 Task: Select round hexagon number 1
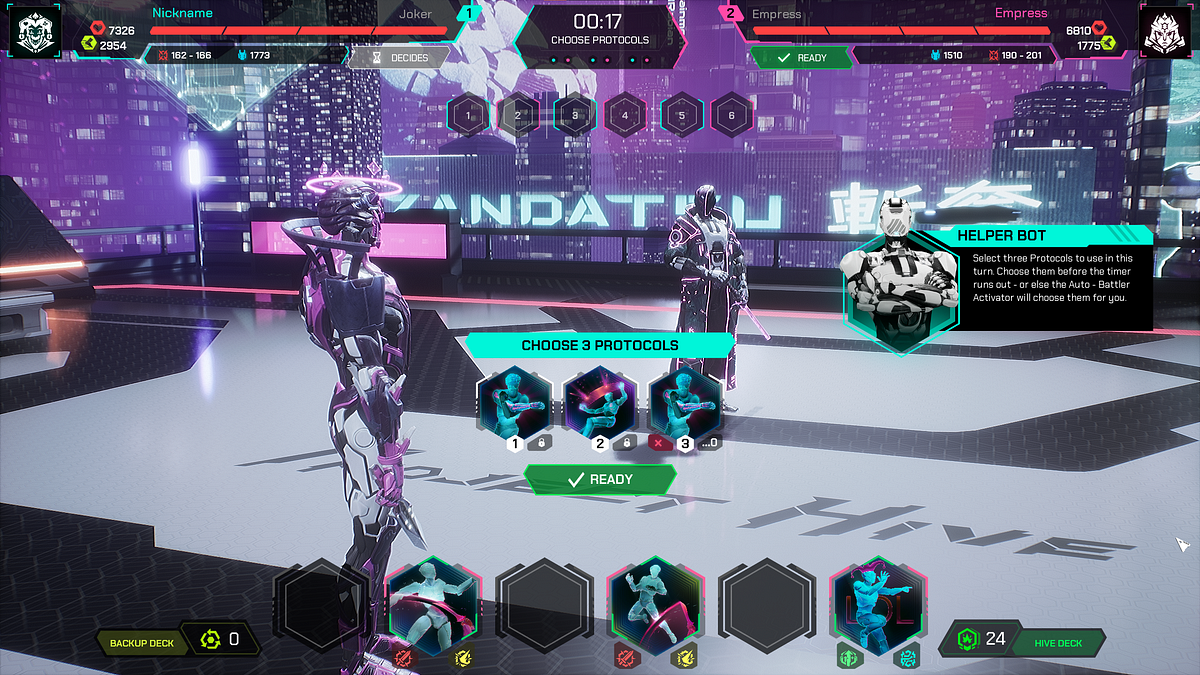pos(466,115)
